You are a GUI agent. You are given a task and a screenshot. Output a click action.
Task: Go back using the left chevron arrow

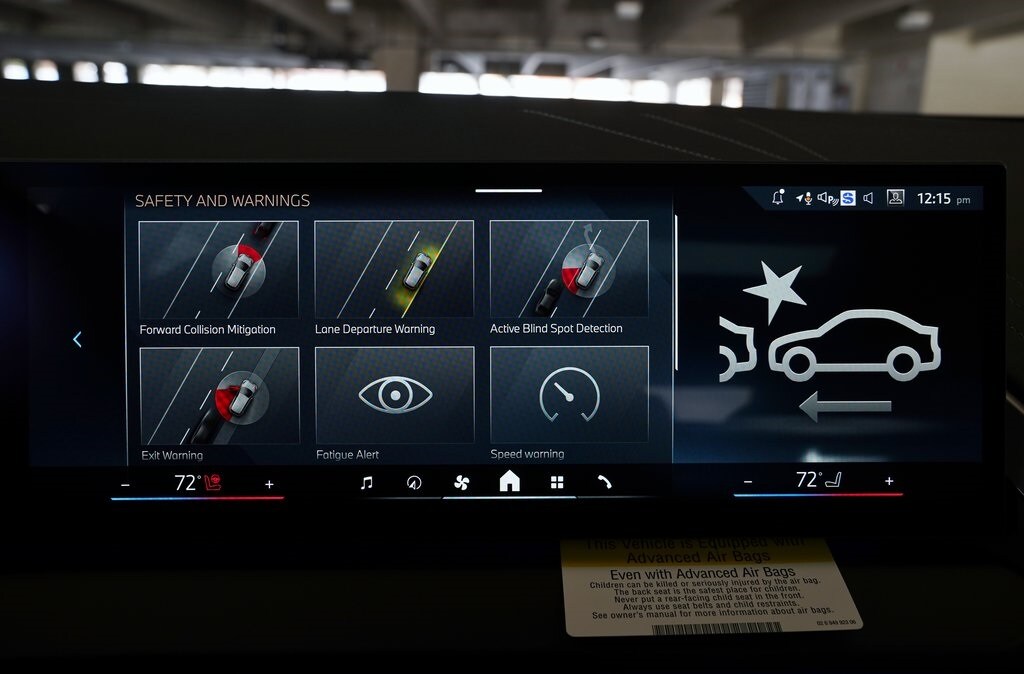77,340
